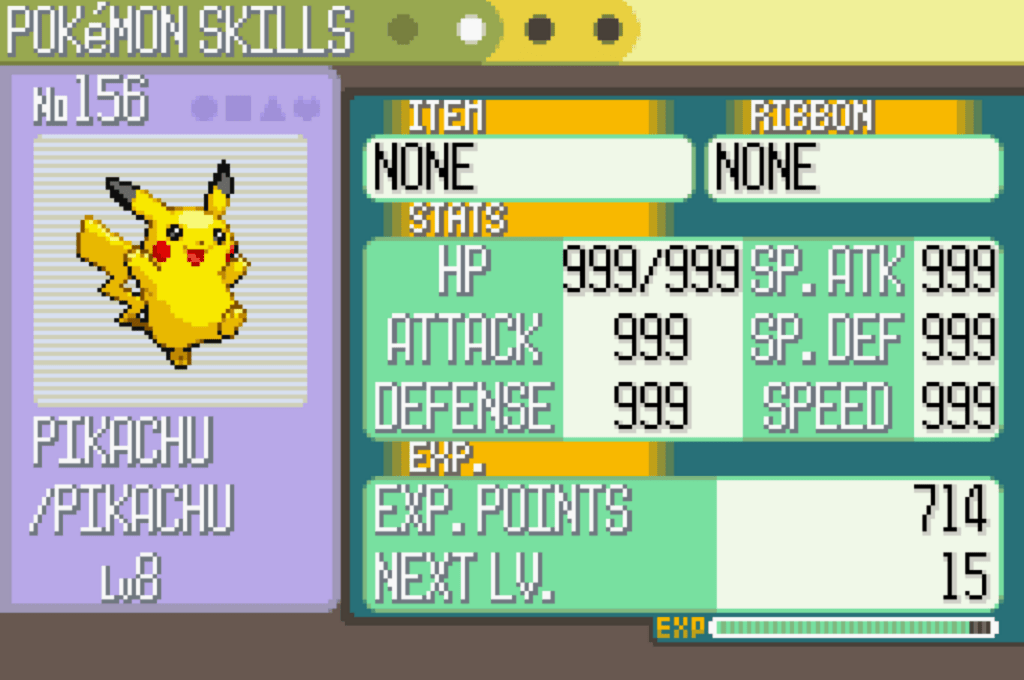Go to the last page dot
Screen dimensions: 1024x680
click(x=608, y=29)
